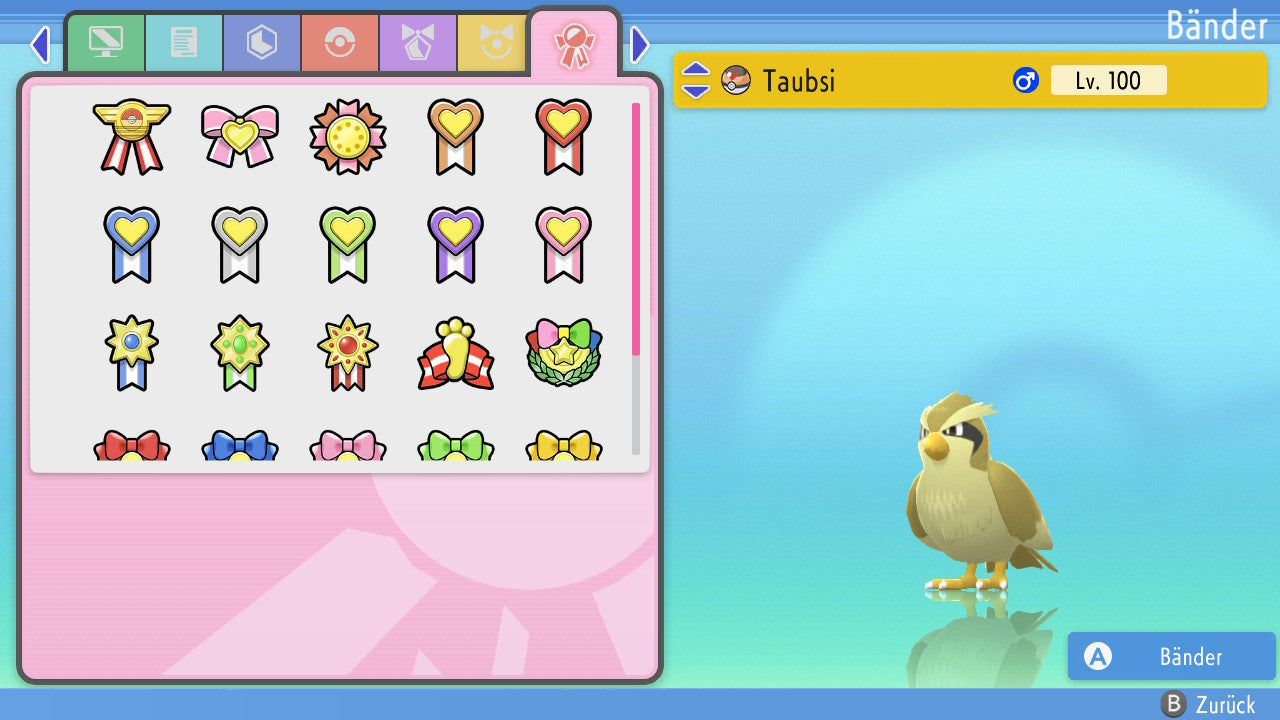The image size is (1280, 720).
Task: Go to next page with right arrow
Action: tap(640, 44)
